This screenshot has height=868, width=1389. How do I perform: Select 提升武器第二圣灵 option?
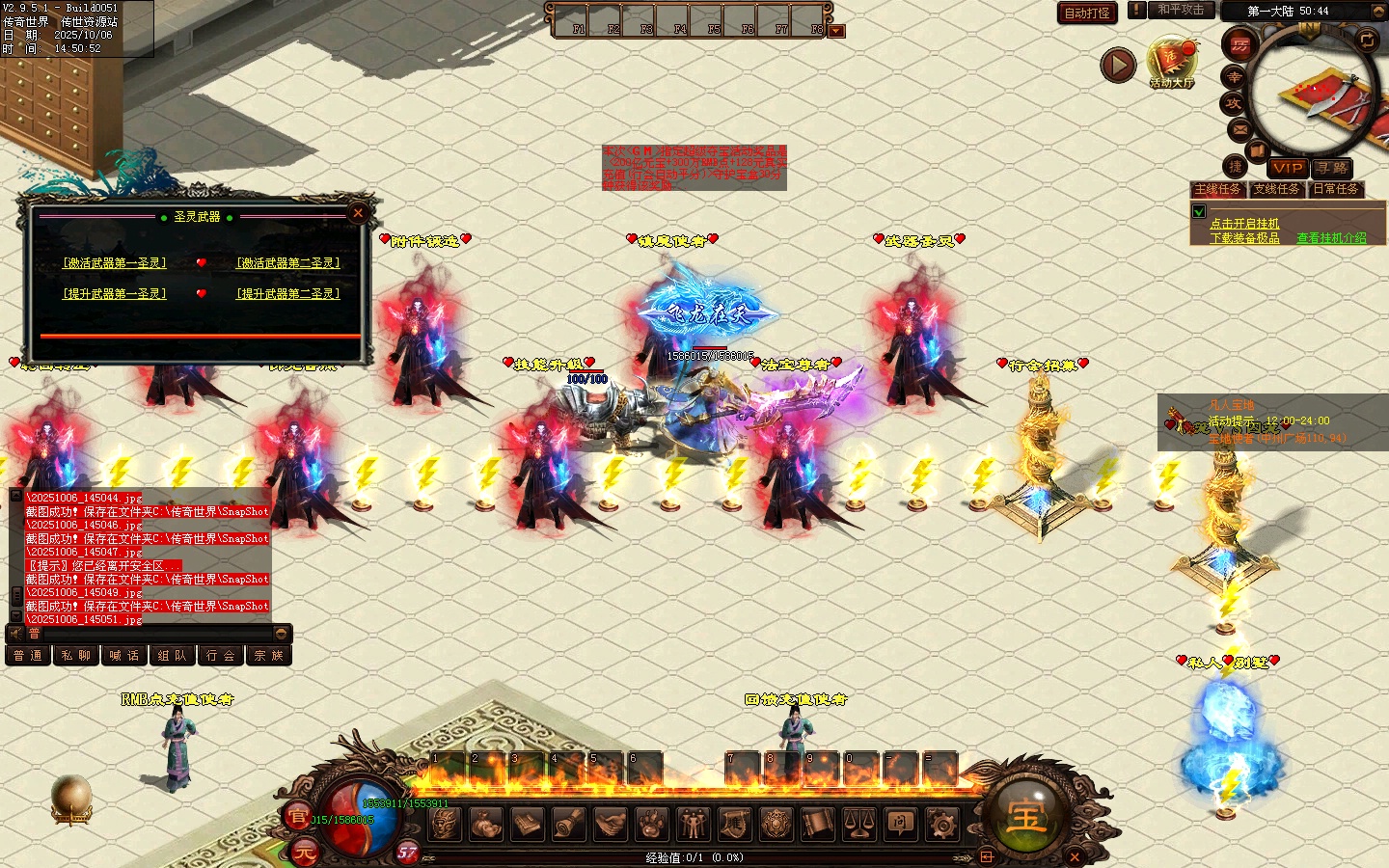coord(288,293)
